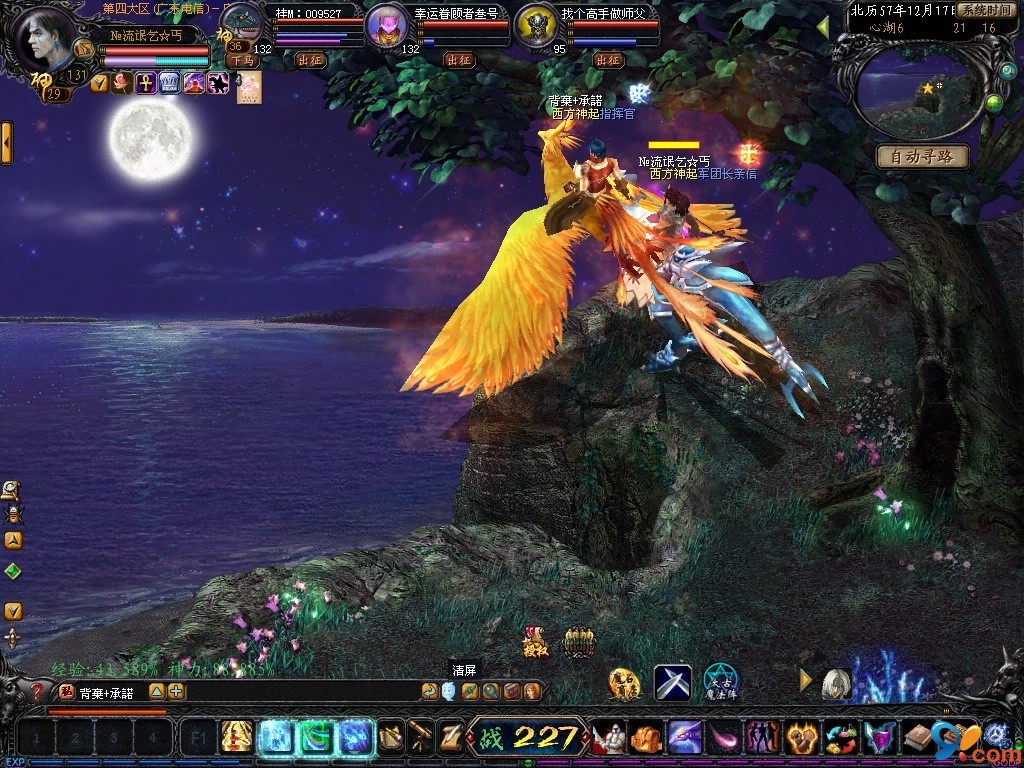Use the green glowing skill in hotbar
The image size is (1024, 768).
315,737
